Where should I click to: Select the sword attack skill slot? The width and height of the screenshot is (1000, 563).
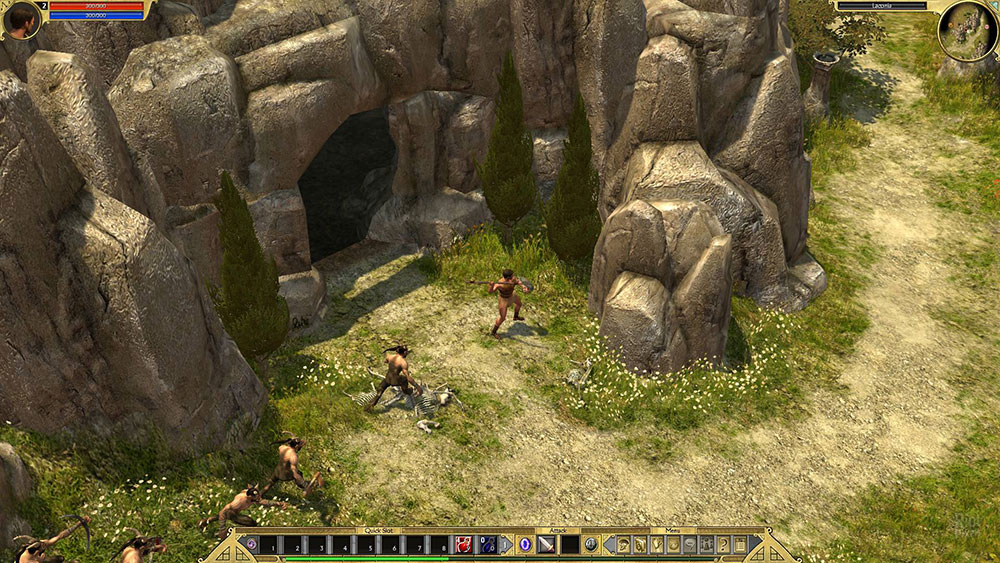(546, 545)
